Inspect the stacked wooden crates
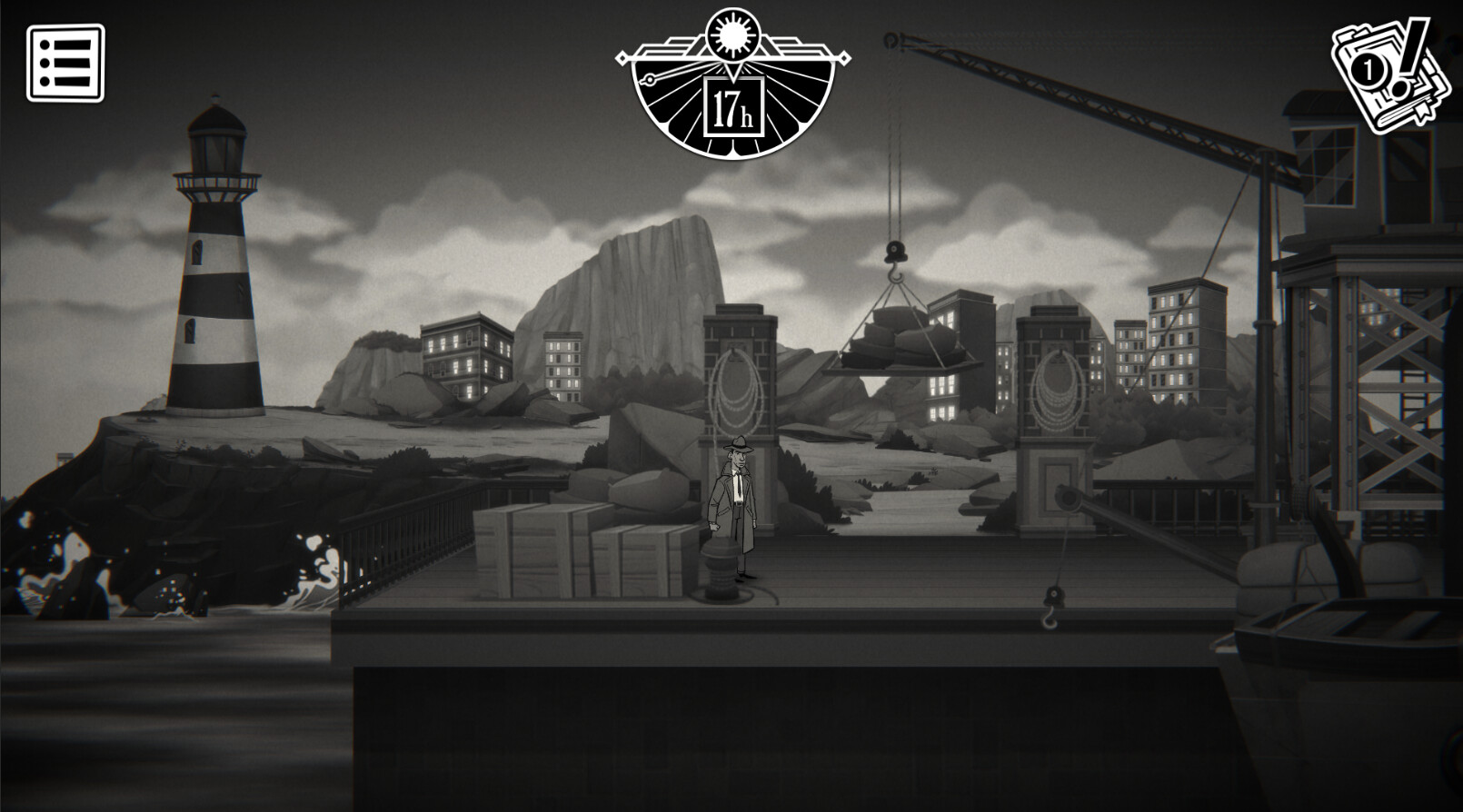This screenshot has width=1463, height=812. [x=563, y=554]
